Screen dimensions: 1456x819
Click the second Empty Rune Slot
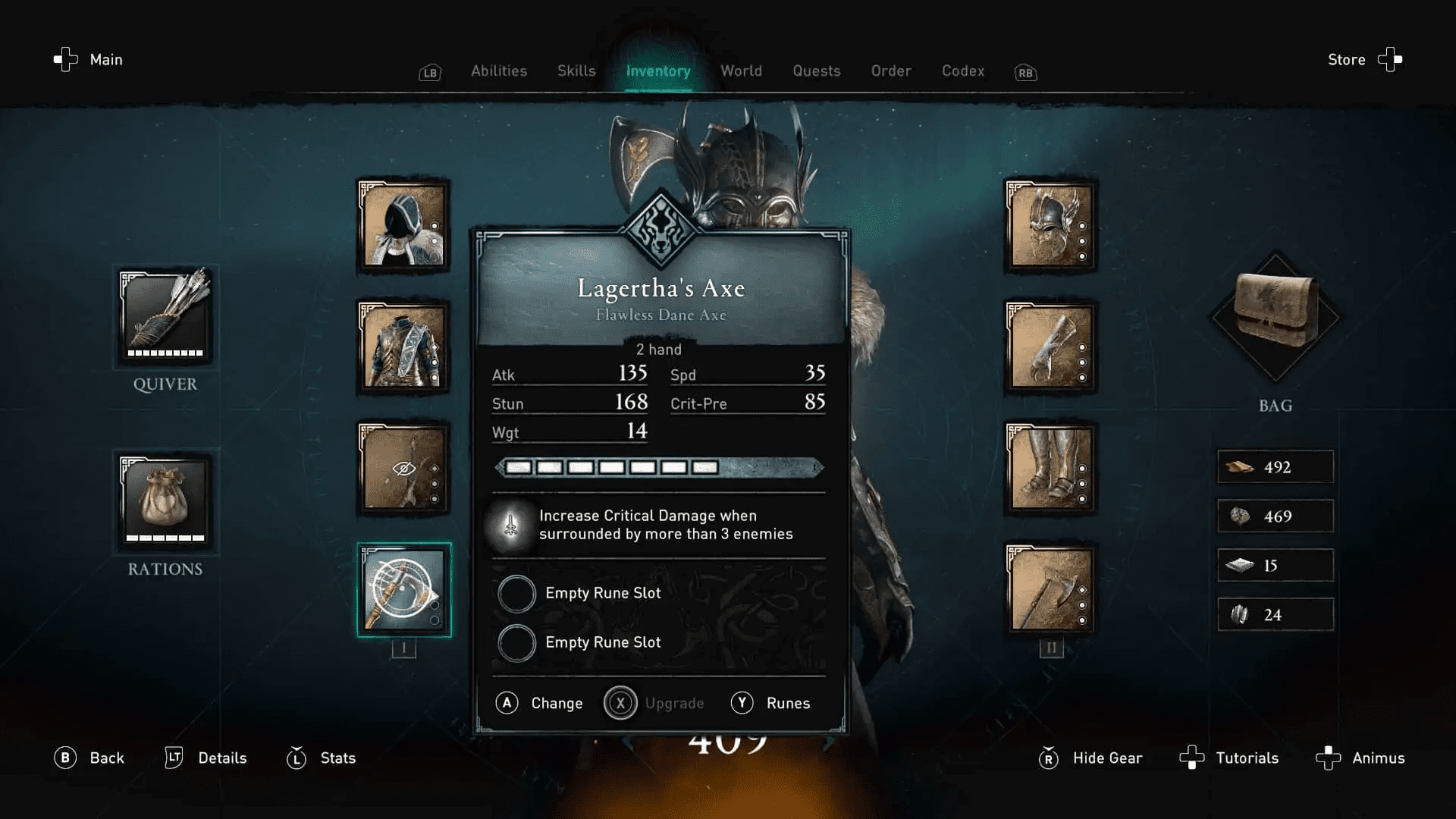(x=516, y=642)
